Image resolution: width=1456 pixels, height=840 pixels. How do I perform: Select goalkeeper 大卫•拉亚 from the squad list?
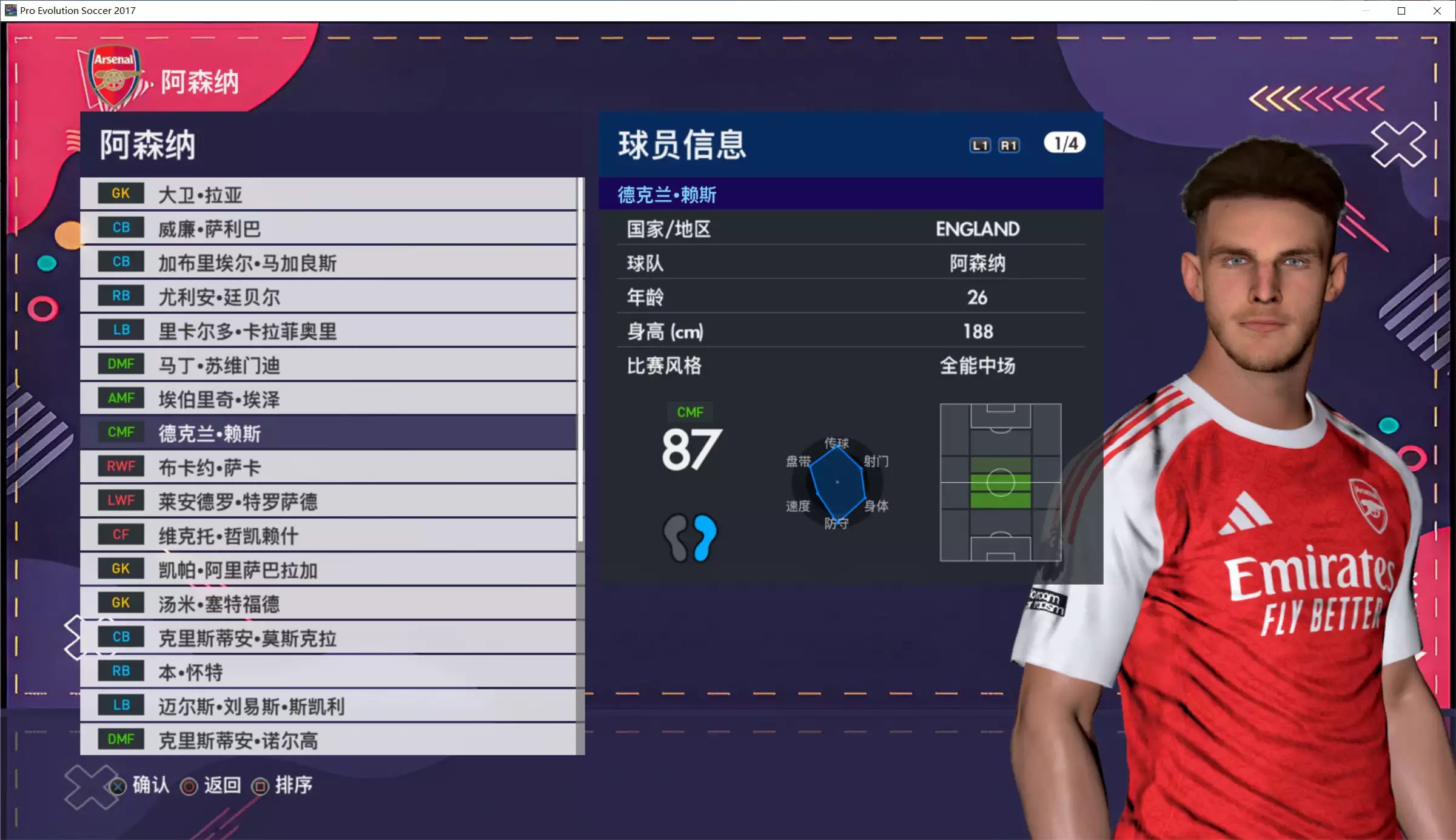pos(327,195)
